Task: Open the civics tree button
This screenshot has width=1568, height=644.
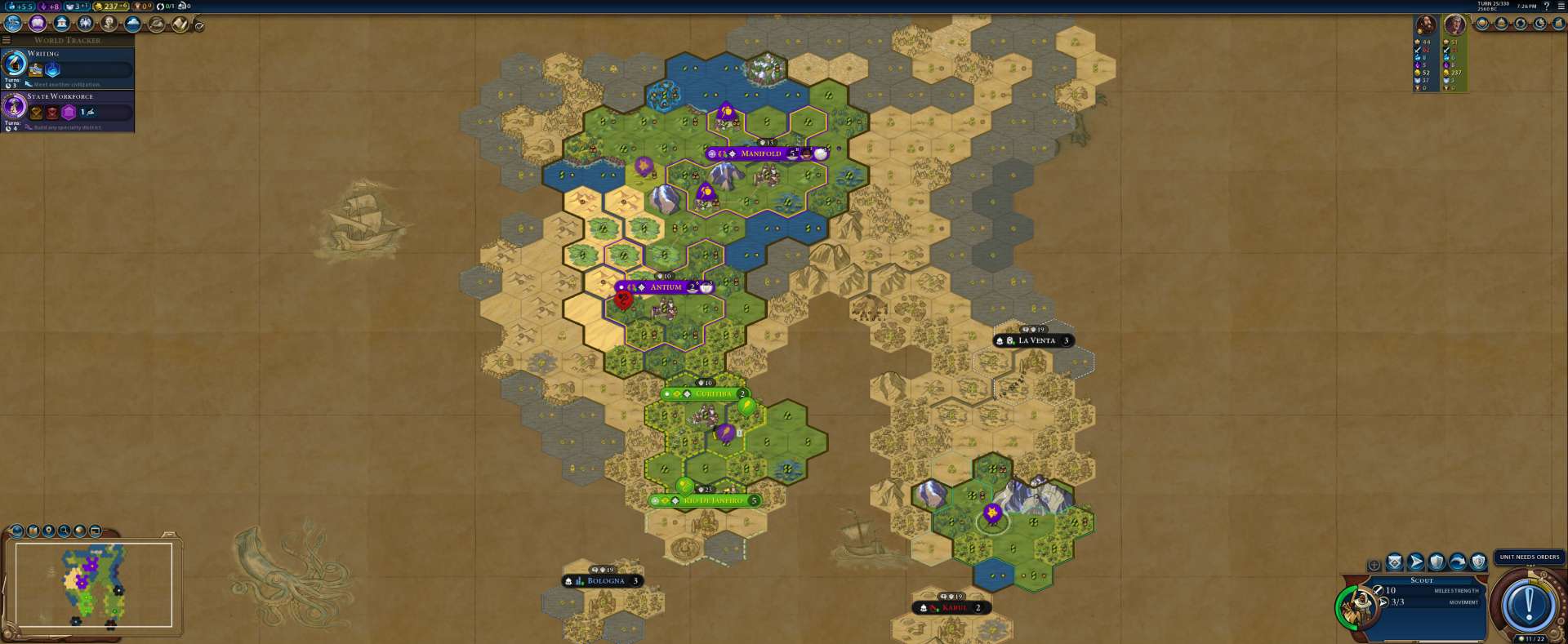Action: 37,24
